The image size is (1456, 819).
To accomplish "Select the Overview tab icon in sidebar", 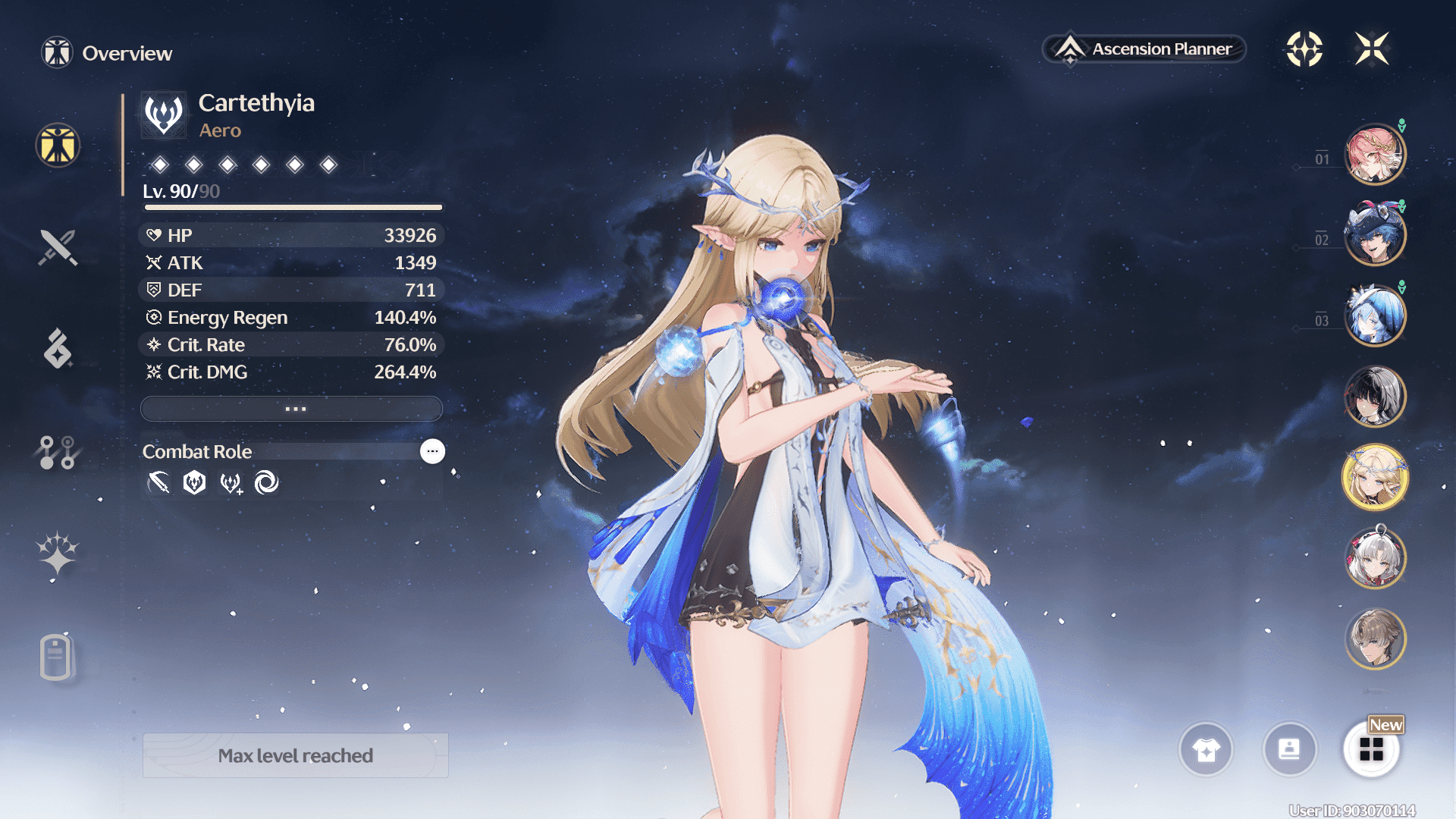I will tap(58, 145).
